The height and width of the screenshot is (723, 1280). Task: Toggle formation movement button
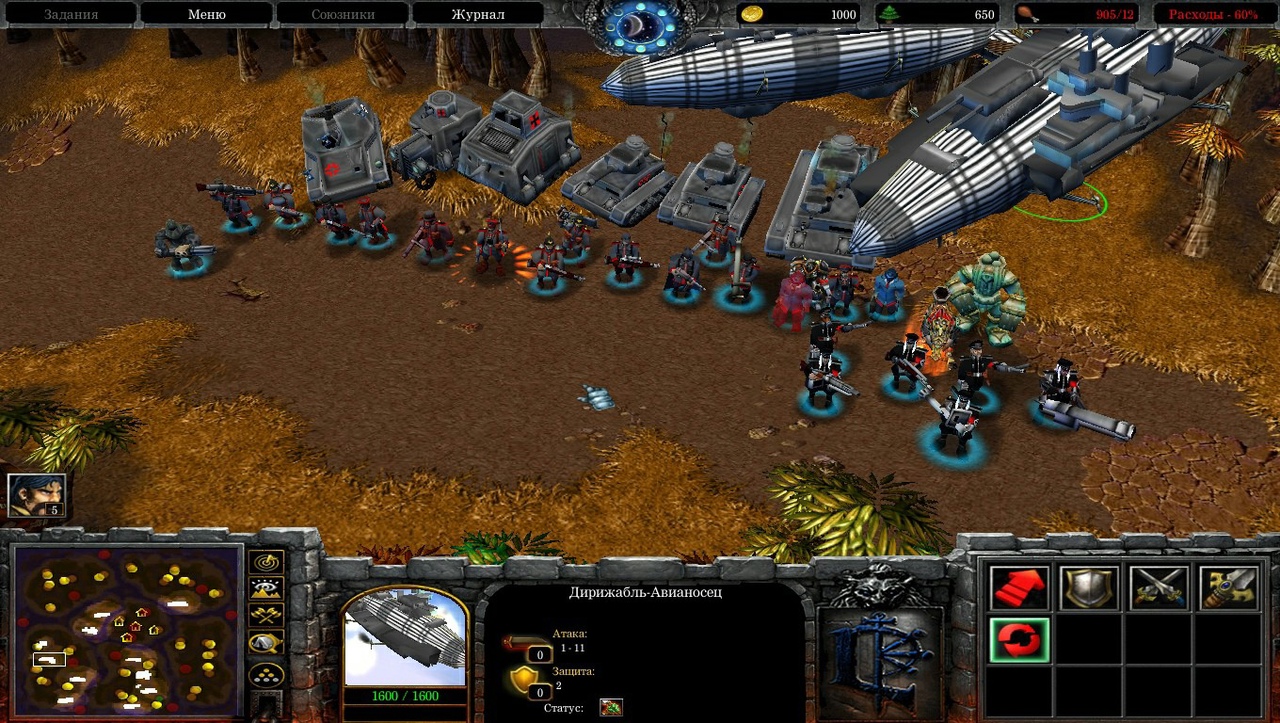tap(266, 675)
